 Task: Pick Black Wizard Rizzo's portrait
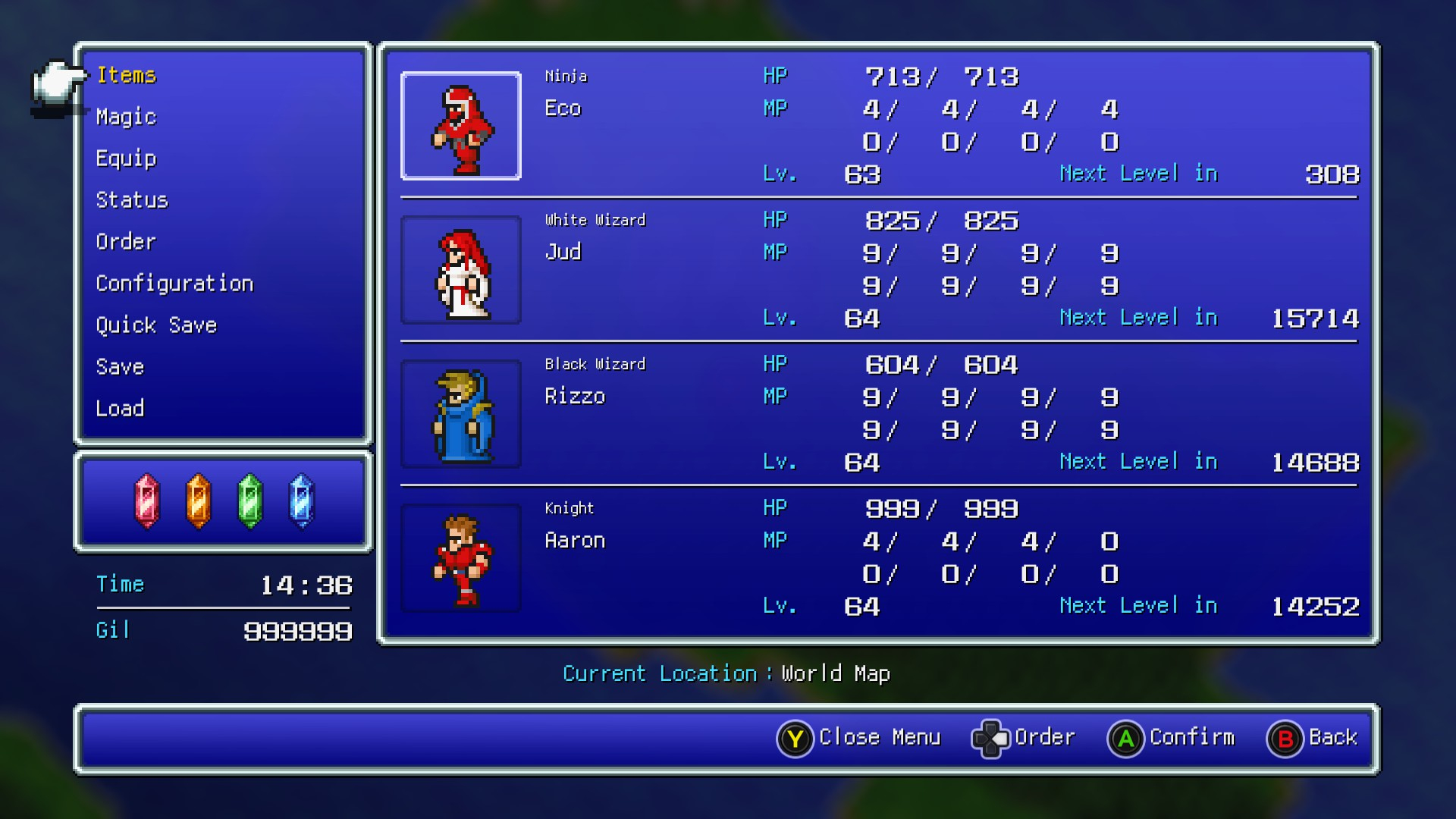tap(461, 414)
